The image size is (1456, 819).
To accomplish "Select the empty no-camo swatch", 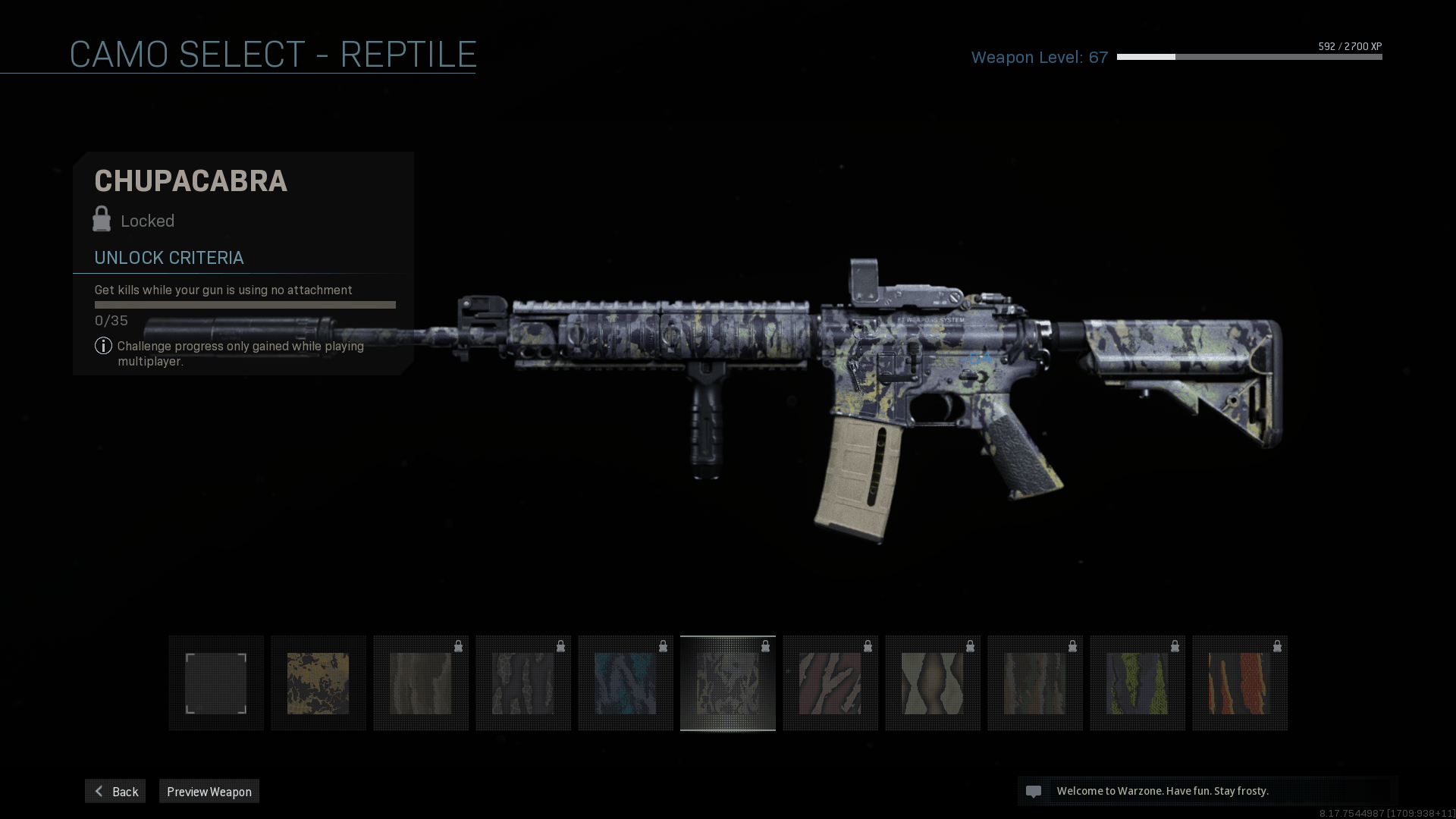I will (216, 683).
